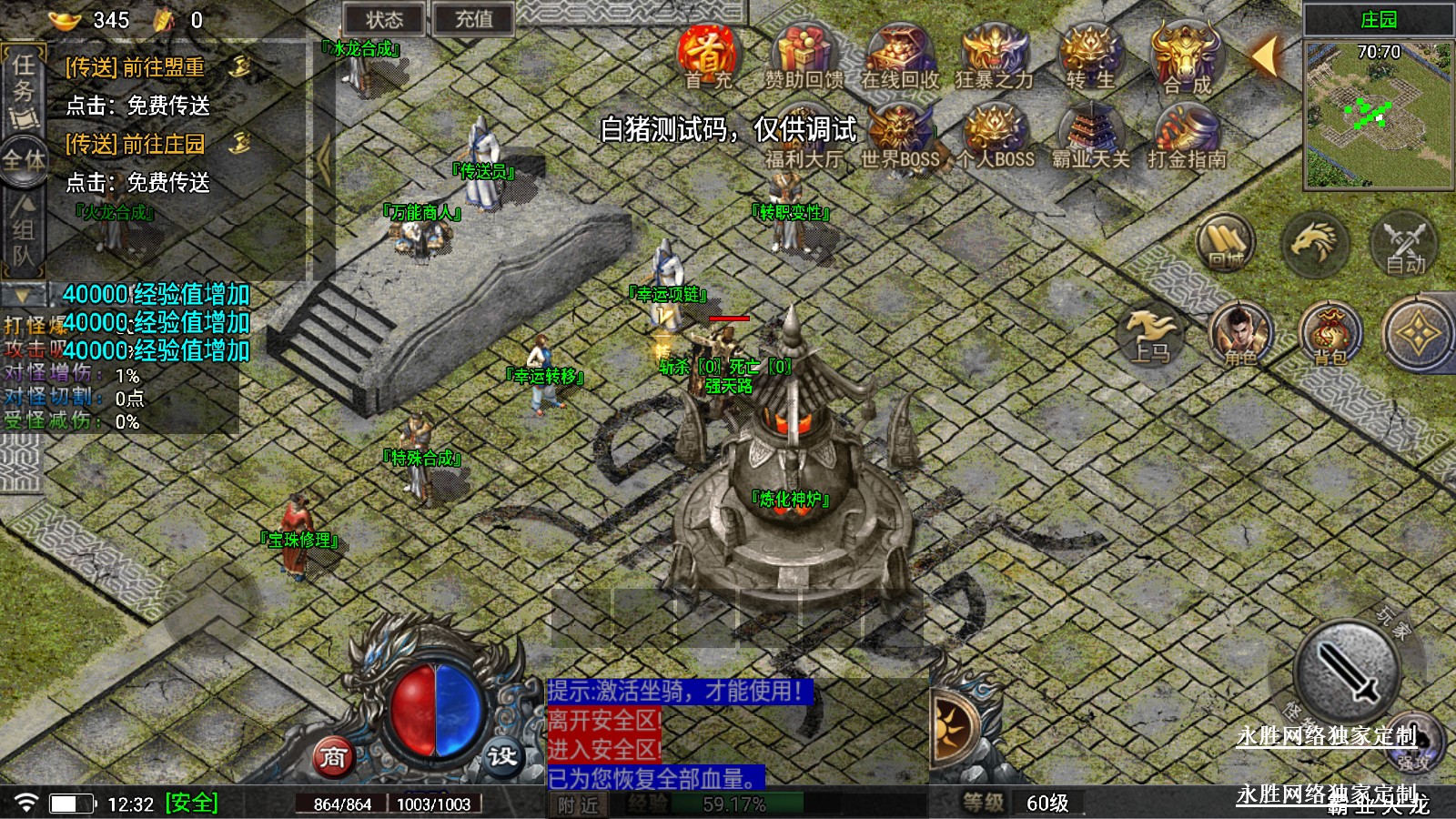
Task: Open the 霸业天关 pagoda icon
Action: [x=1090, y=136]
